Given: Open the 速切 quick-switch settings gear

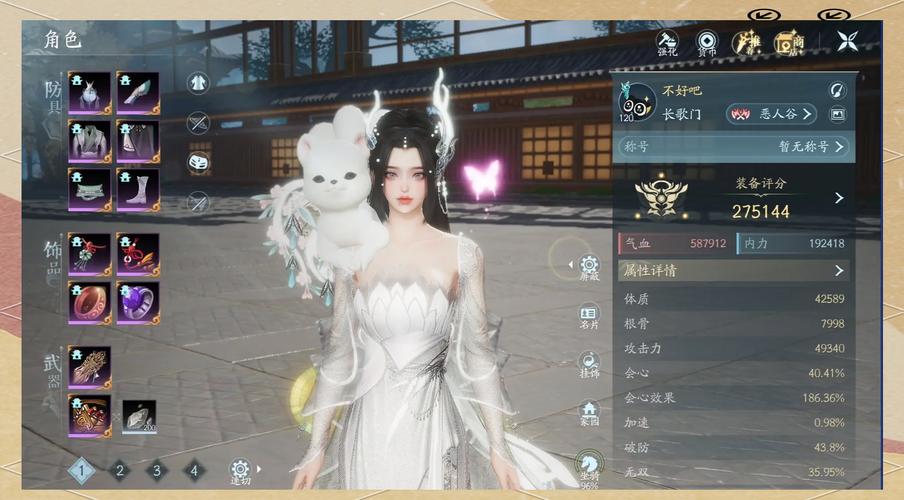Looking at the screenshot, I should click(x=240, y=469).
